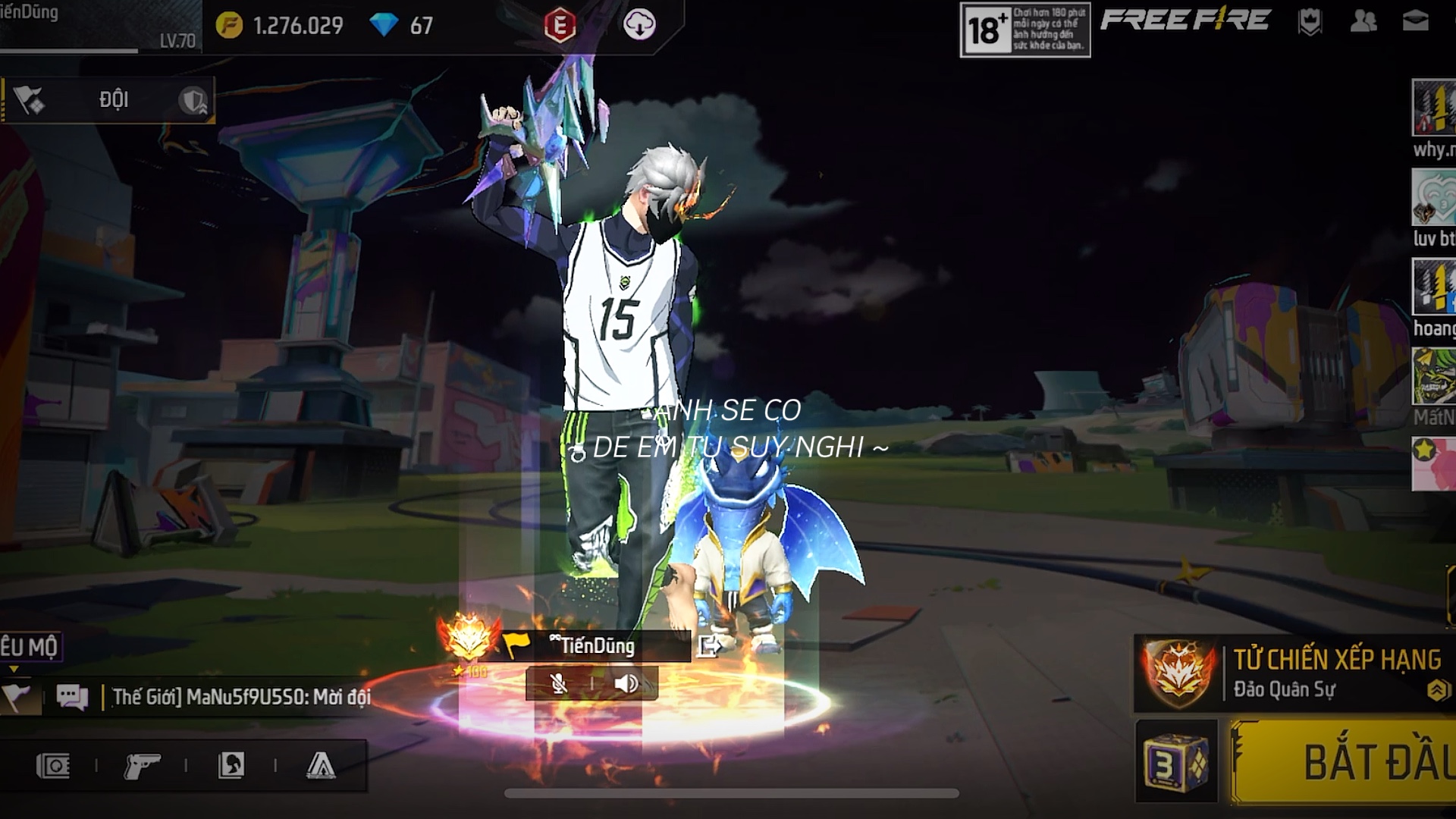Viewport: 1456px width, 819px height.
Task: Open the friends list icon
Action: pyautogui.click(x=1363, y=21)
